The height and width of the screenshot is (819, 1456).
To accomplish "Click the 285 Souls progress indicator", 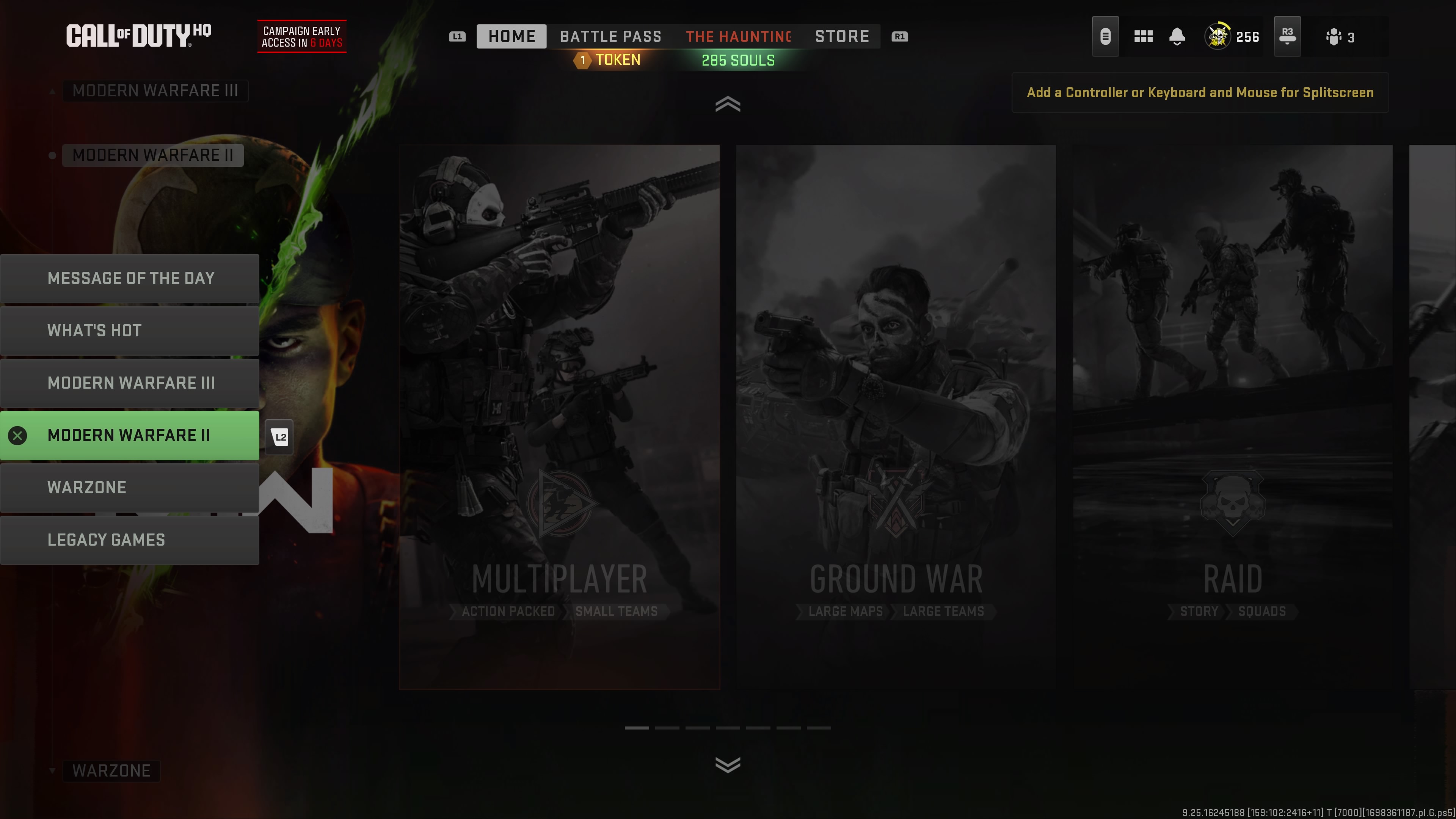I will pyautogui.click(x=738, y=60).
